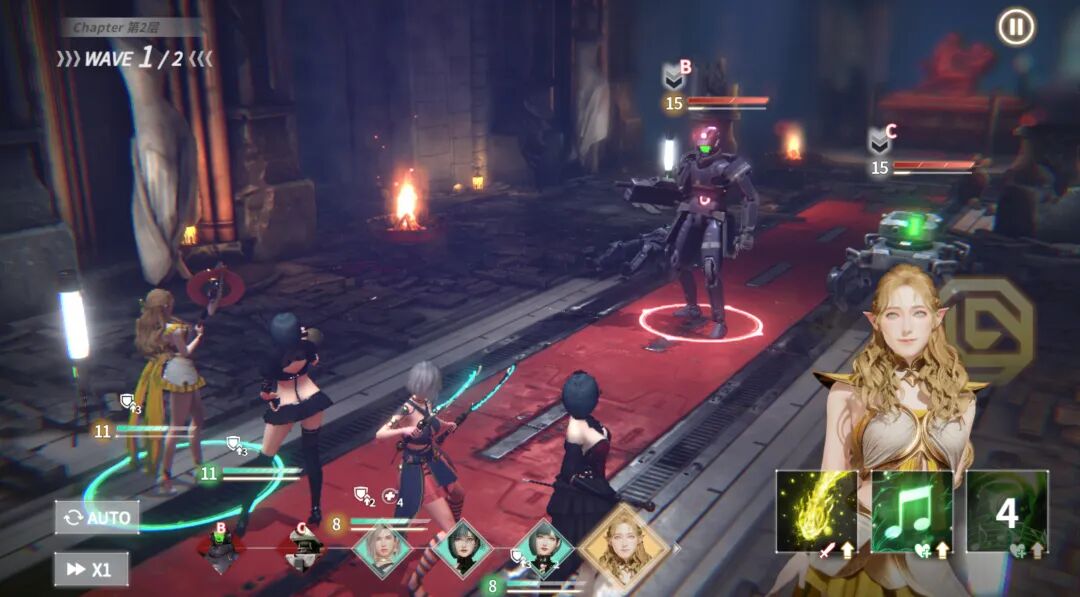Select enemy B's robot icon in turn order
The height and width of the screenshot is (597, 1080).
[x=221, y=549]
